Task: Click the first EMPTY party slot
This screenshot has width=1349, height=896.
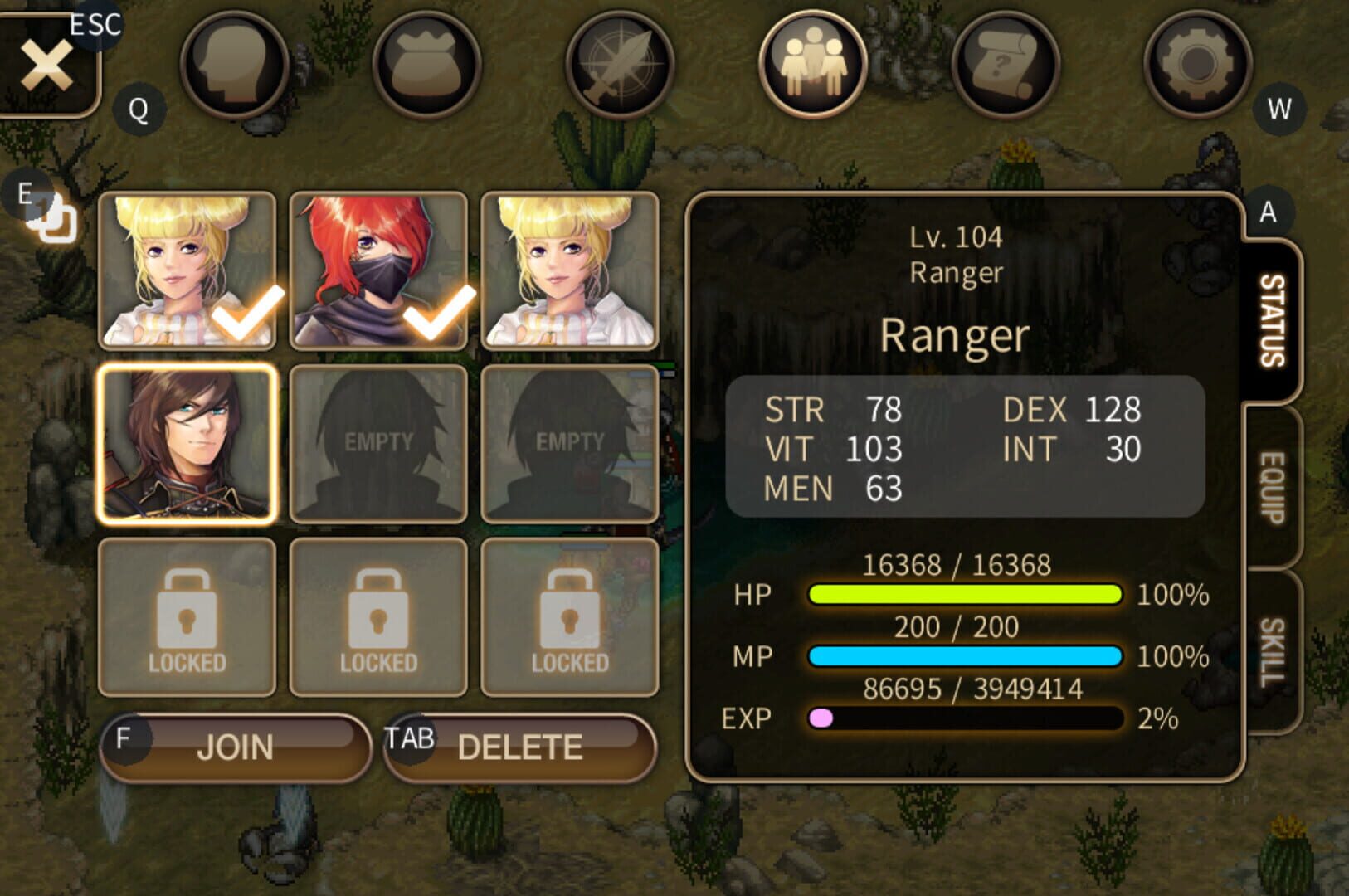Action: [377, 441]
